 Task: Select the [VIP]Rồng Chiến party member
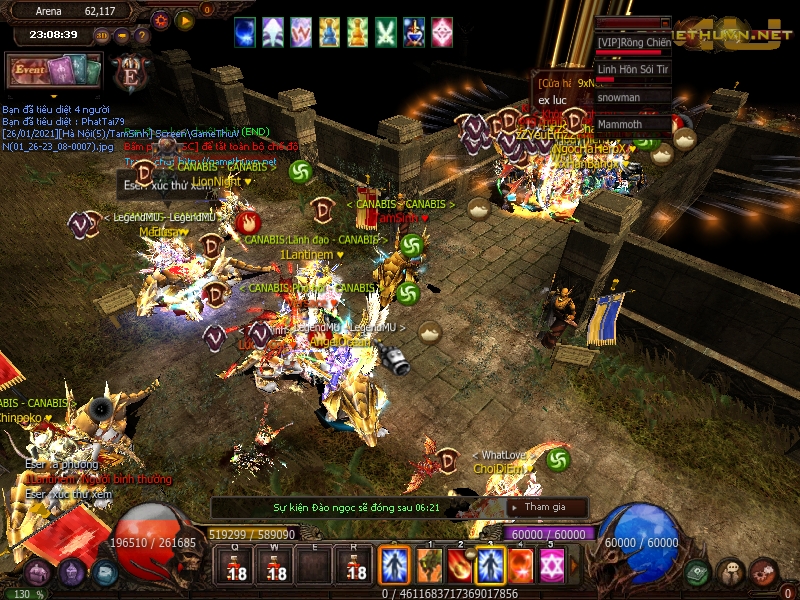pos(633,43)
